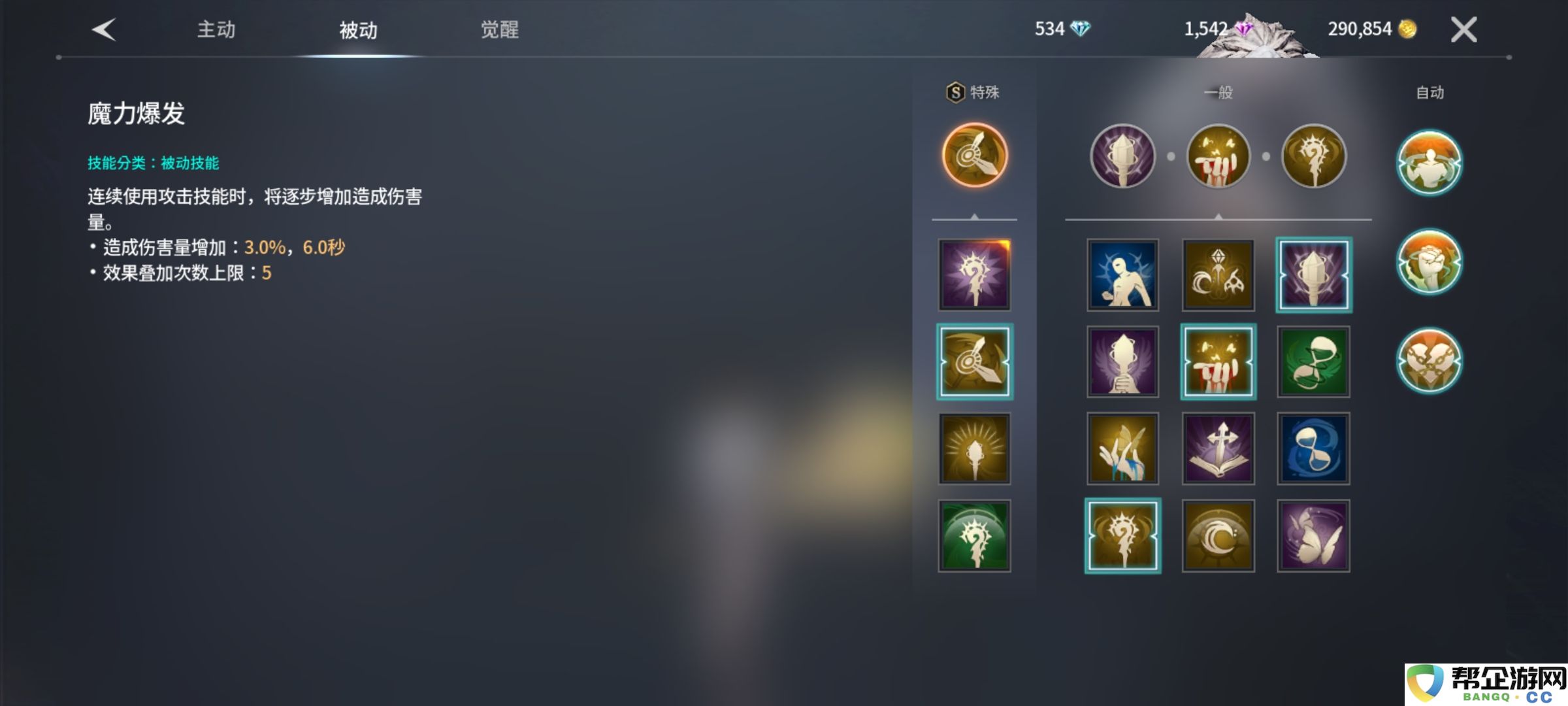Select the highlighted dart skill with teal border
Screen dimensions: 1568x706
[974, 361]
